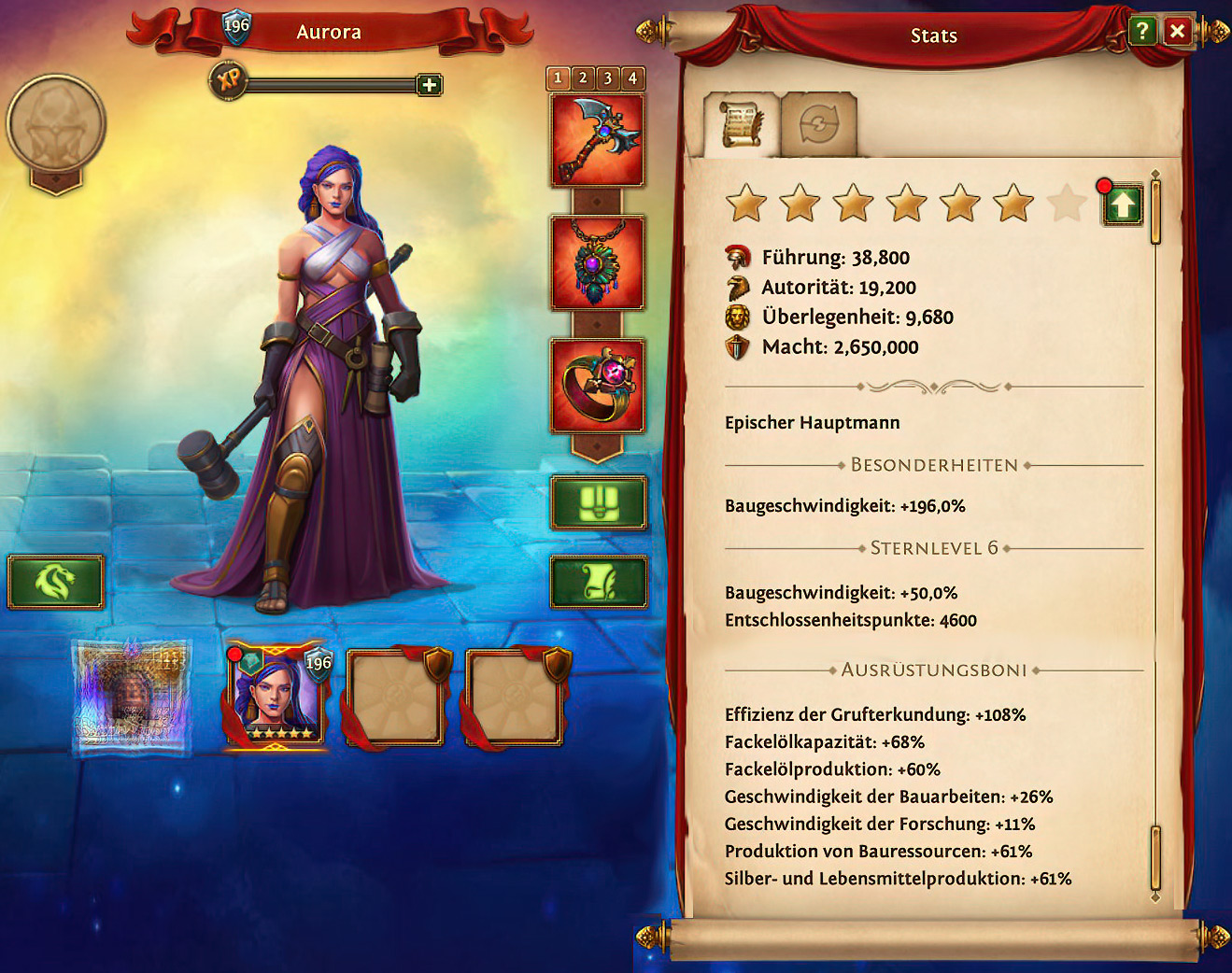1232x973 pixels.
Task: Select equipment preset 3
Action: [607, 78]
